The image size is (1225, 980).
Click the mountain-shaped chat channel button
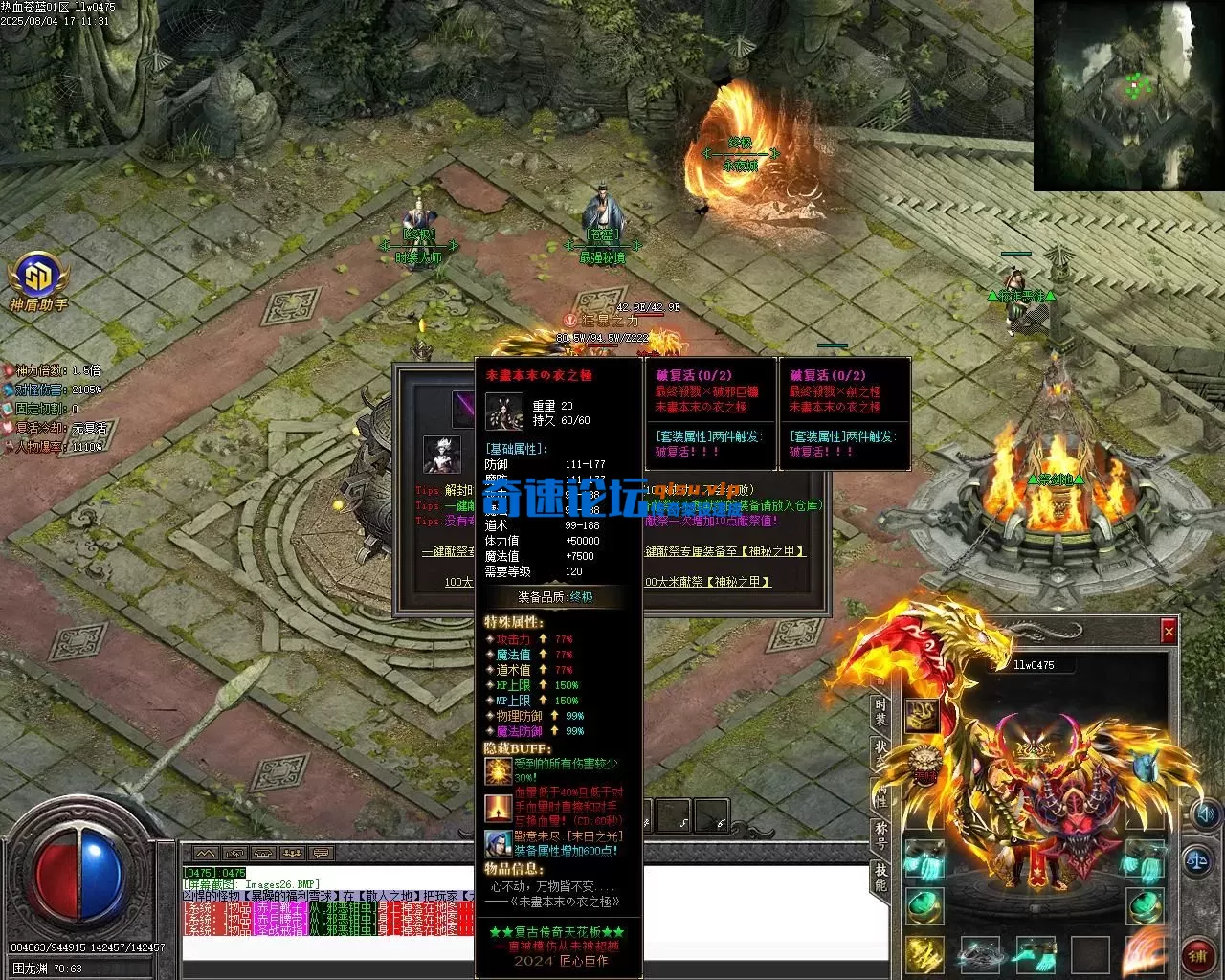pos(206,854)
